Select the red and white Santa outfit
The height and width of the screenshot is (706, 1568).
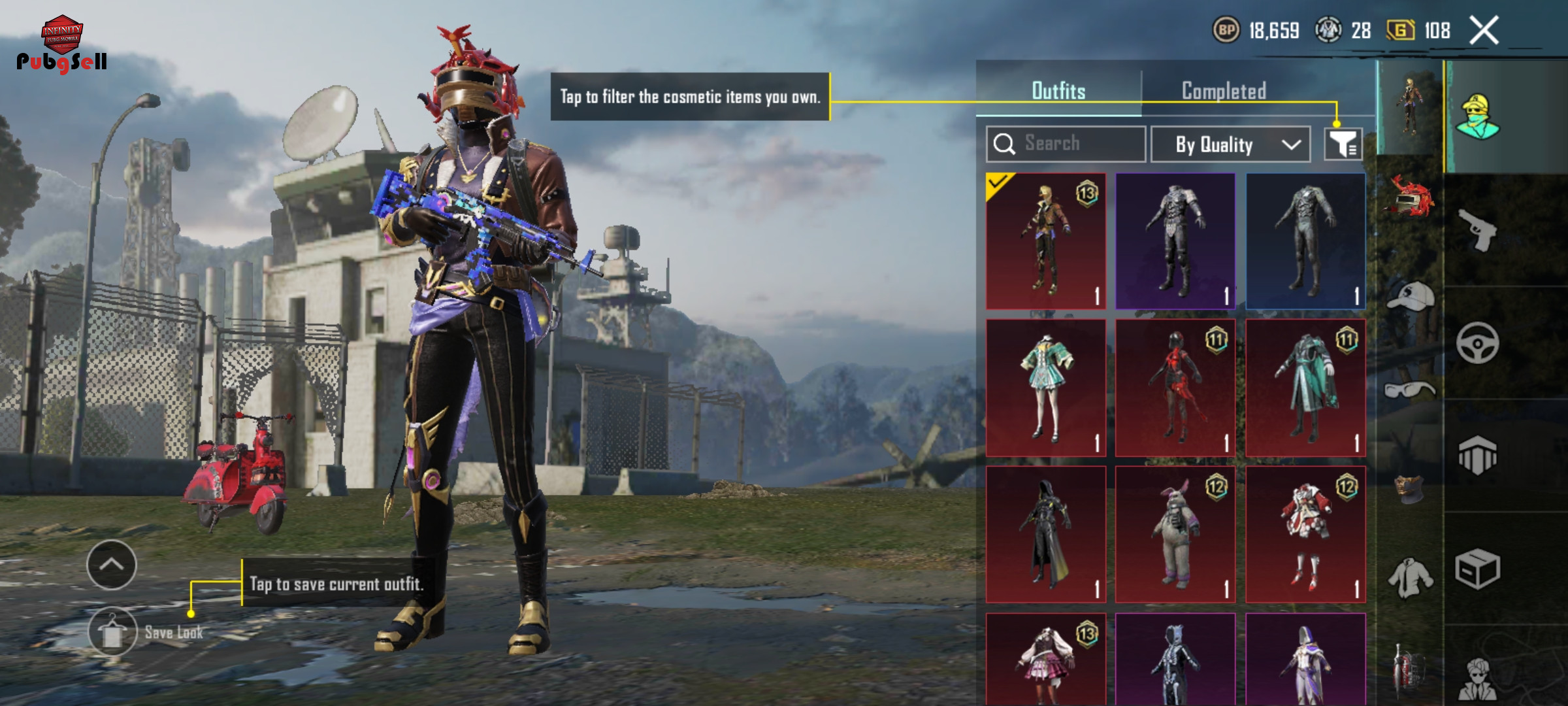(x=1305, y=535)
